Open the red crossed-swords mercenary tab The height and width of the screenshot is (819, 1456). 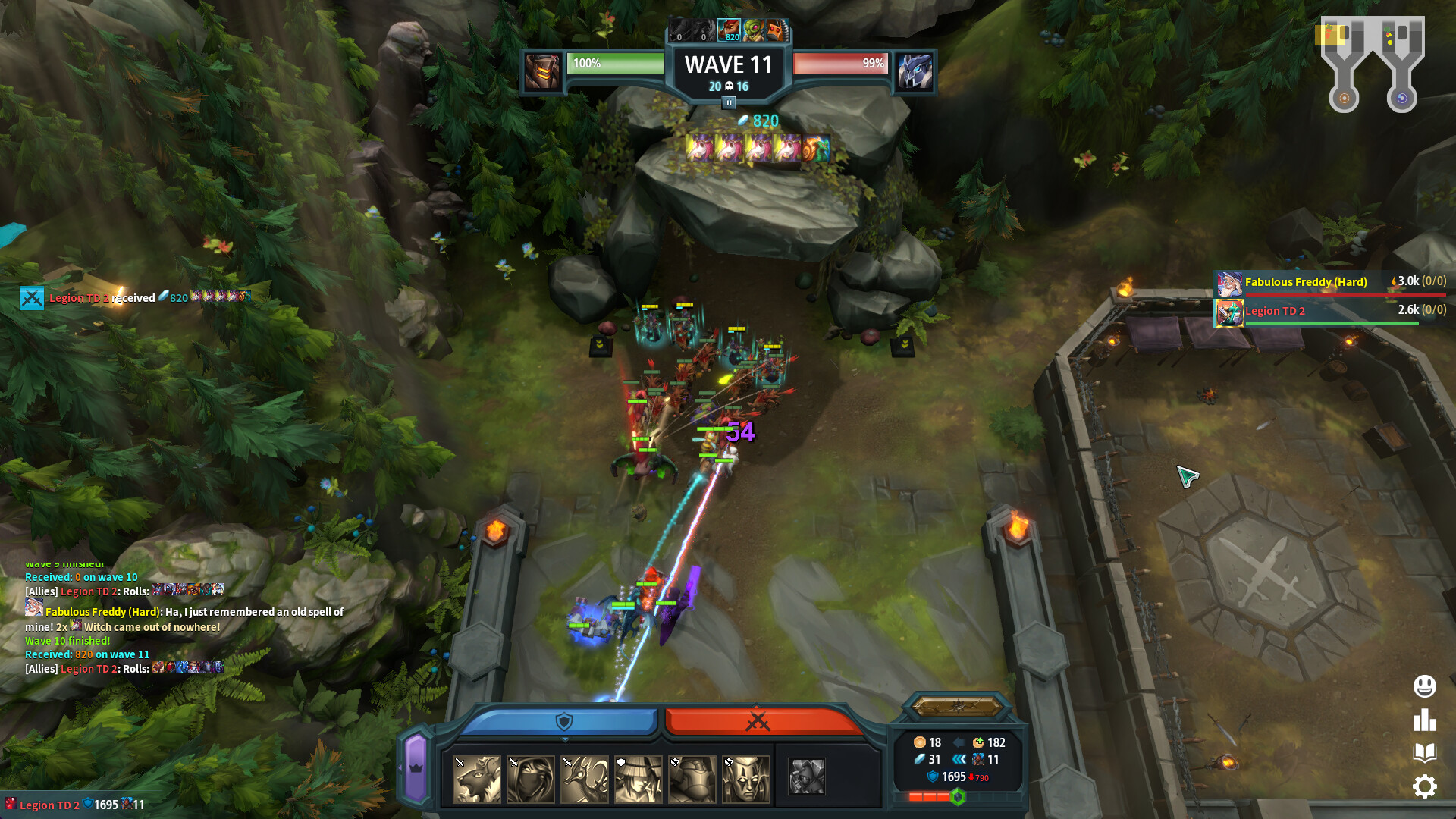click(x=758, y=721)
